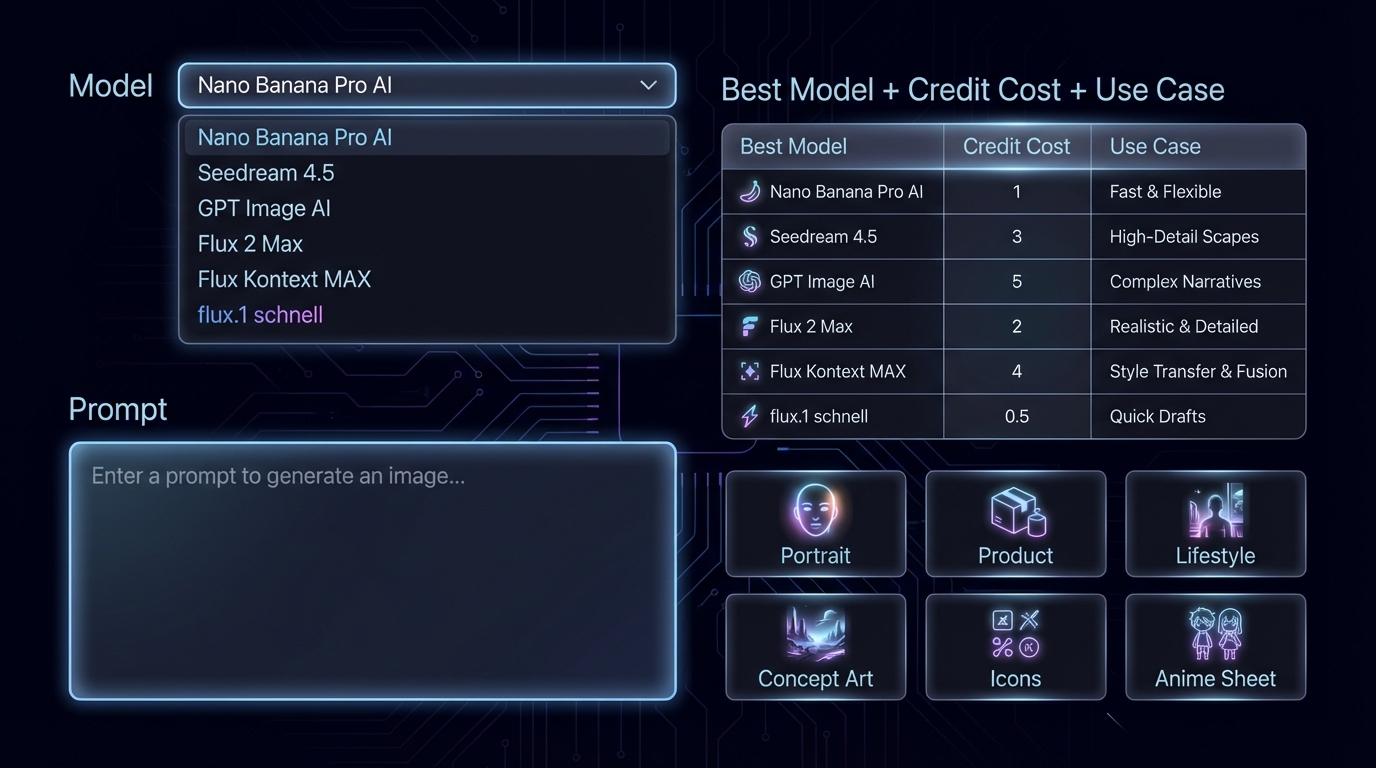
Task: Choose Seedream 4.5 from the dropdown list
Action: click(266, 173)
